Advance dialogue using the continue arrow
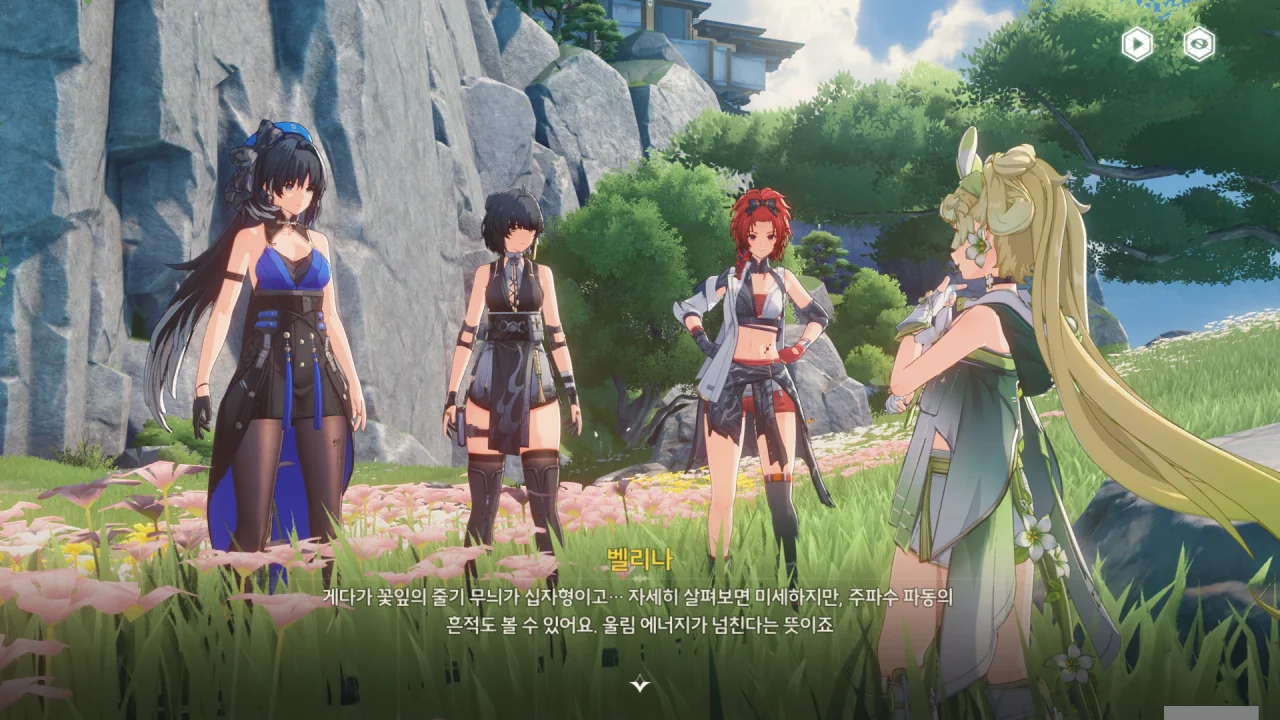 [x=640, y=684]
